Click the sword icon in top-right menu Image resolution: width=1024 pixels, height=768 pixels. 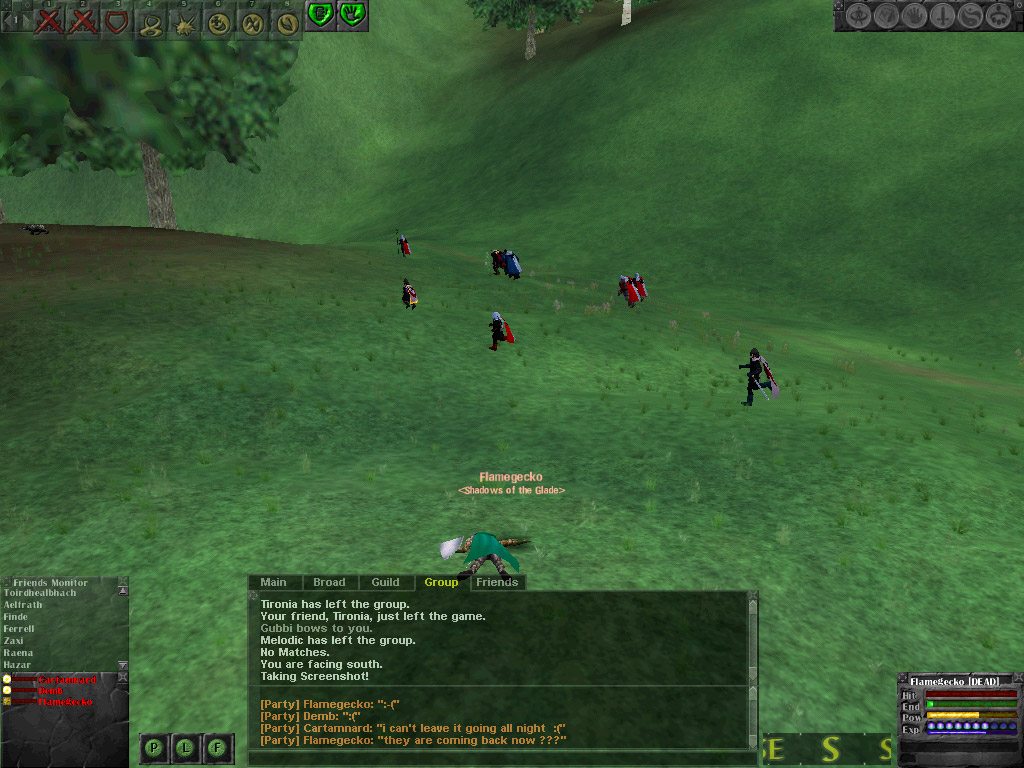pos(943,16)
